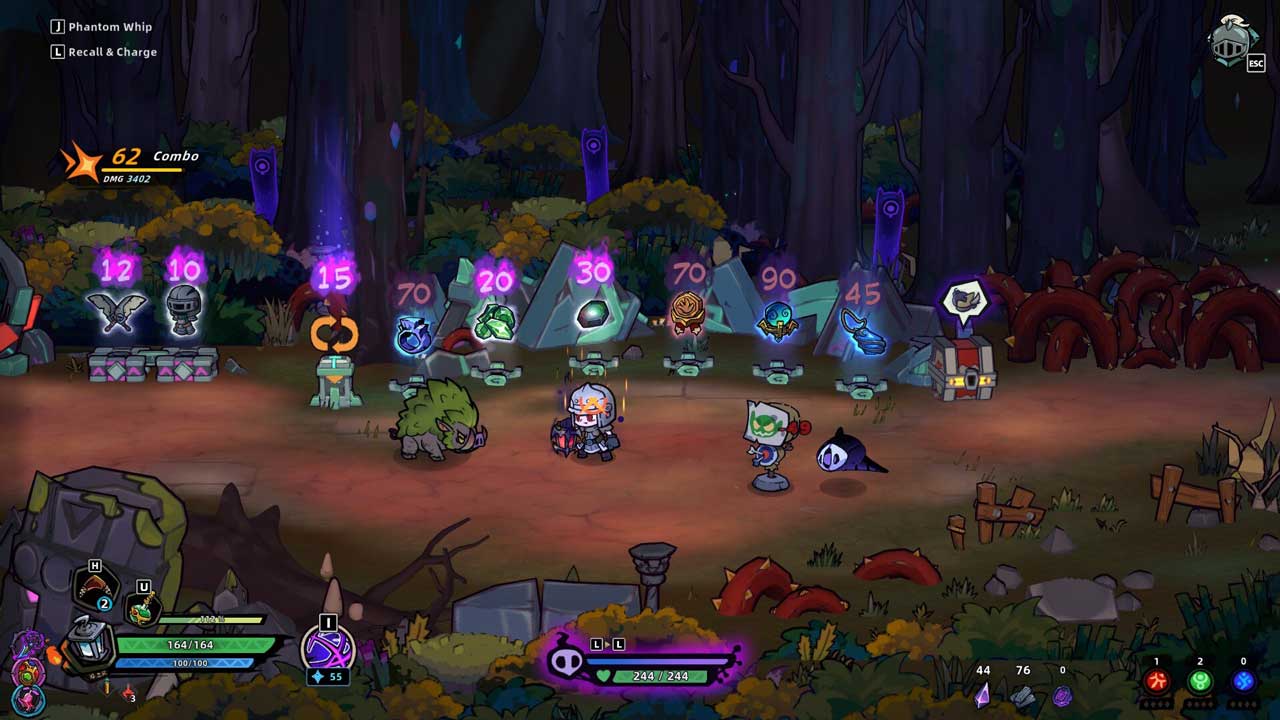Activate the purple orb ability
Image resolution: width=1280 pixels, height=720 pixels.
click(327, 650)
